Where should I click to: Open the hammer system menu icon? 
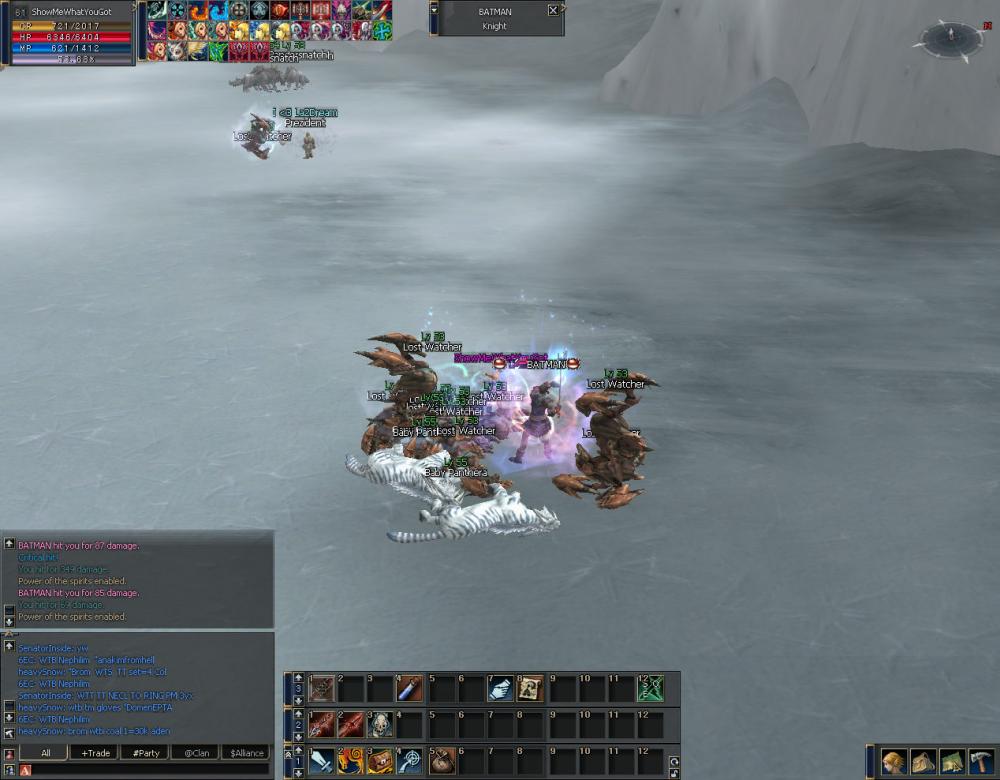point(981,762)
